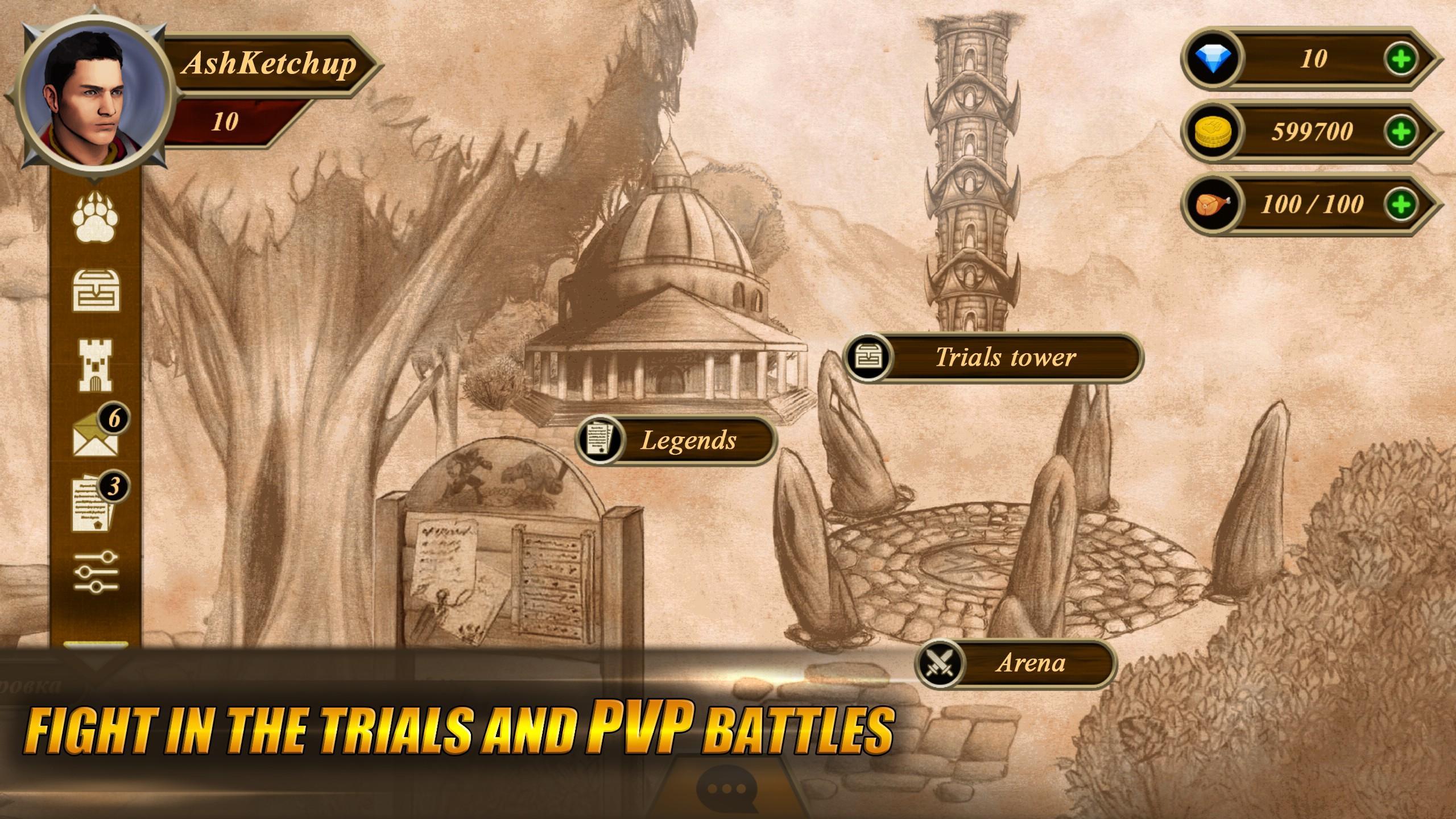This screenshot has height=819, width=1456.
Task: Add more diamonds with the plus button
Action: coord(1400,59)
